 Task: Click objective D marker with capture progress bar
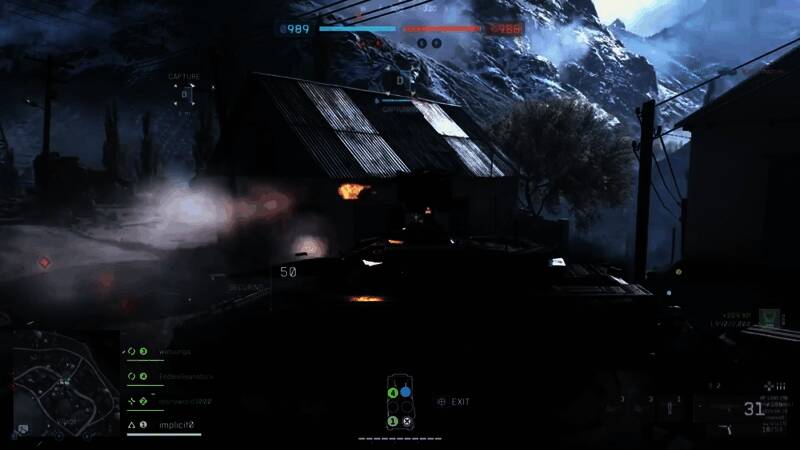[x=399, y=81]
